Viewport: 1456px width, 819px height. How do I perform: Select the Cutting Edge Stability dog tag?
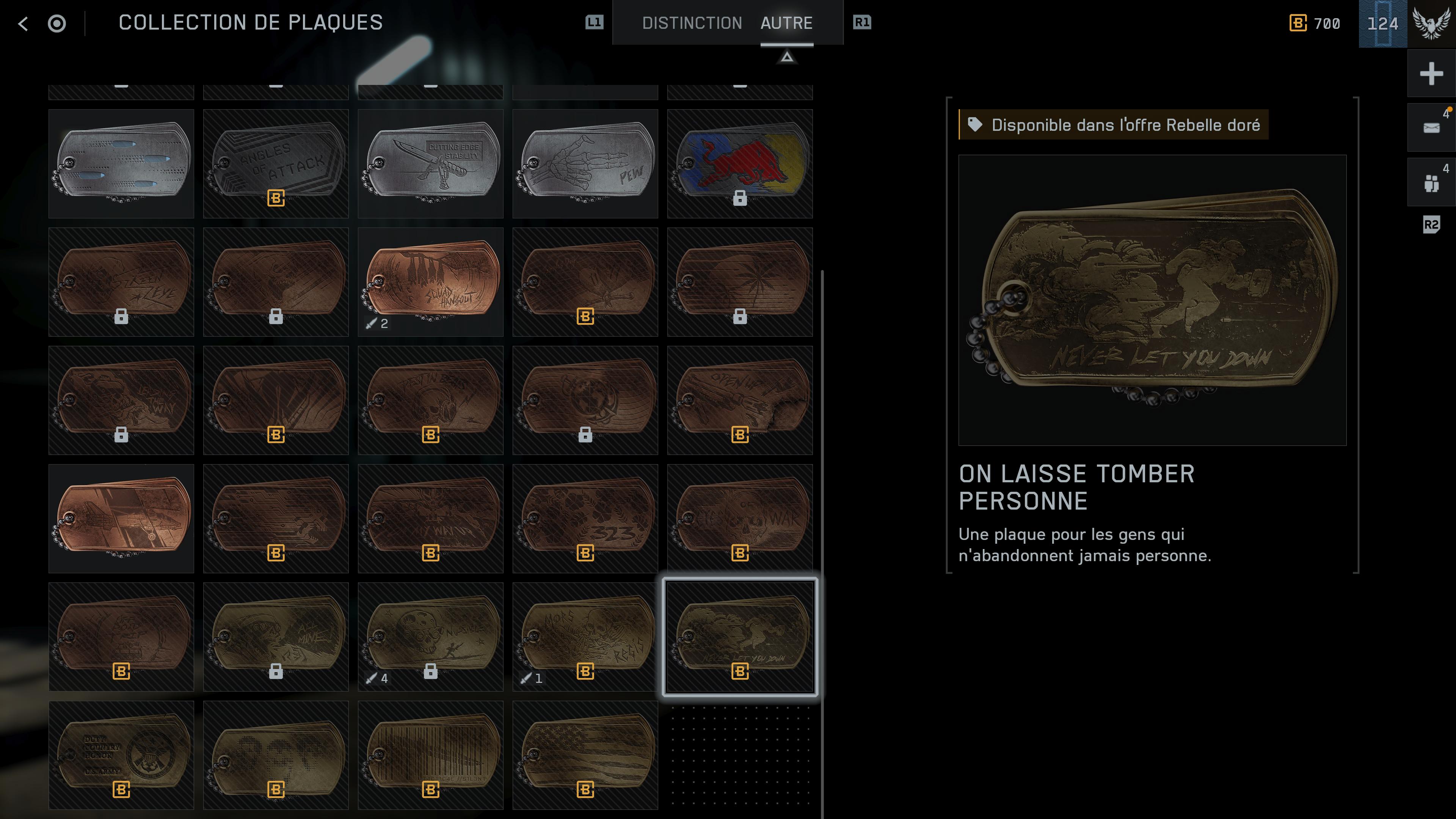click(x=430, y=163)
